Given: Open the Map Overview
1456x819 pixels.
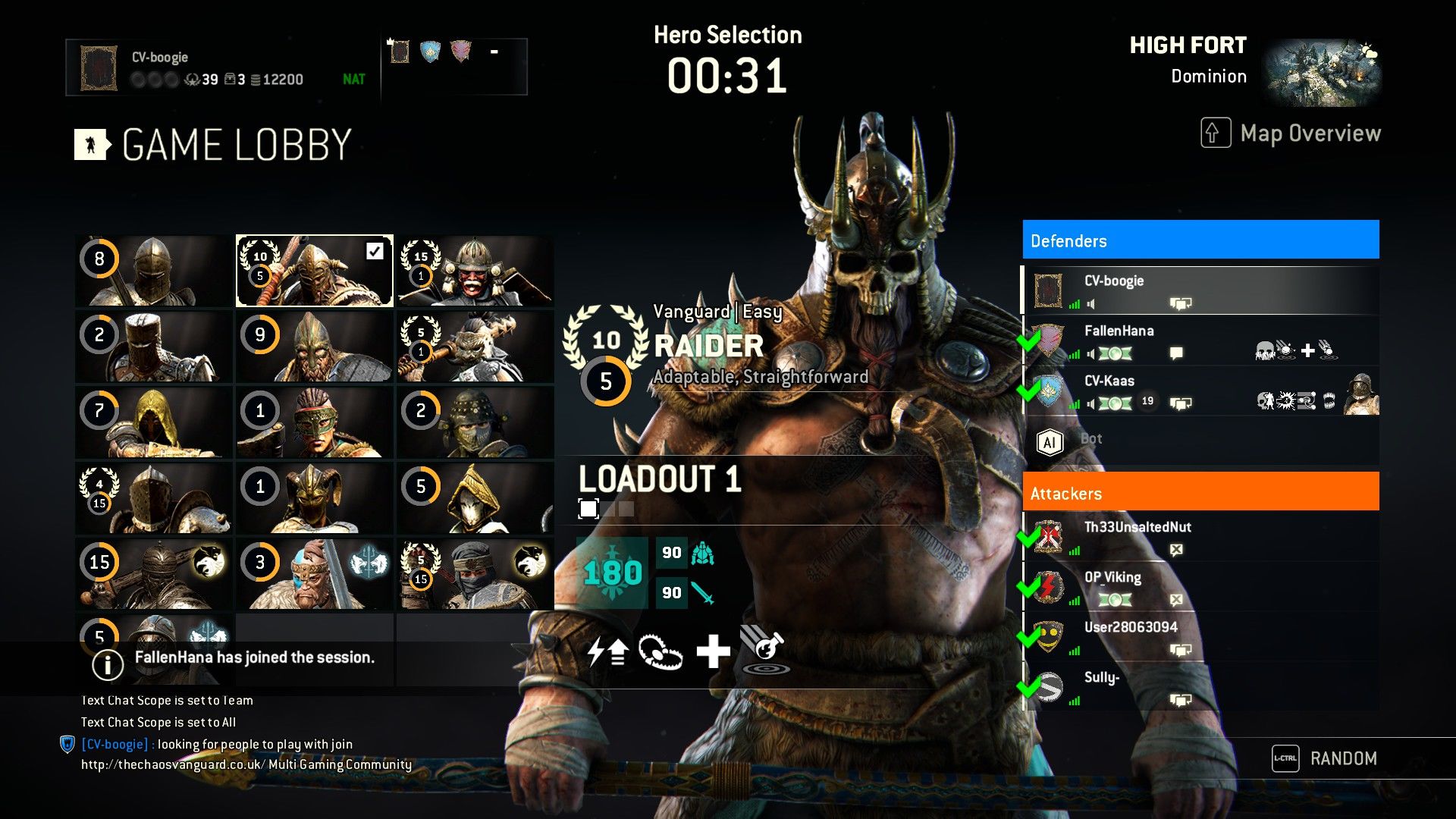Looking at the screenshot, I should click(1291, 133).
